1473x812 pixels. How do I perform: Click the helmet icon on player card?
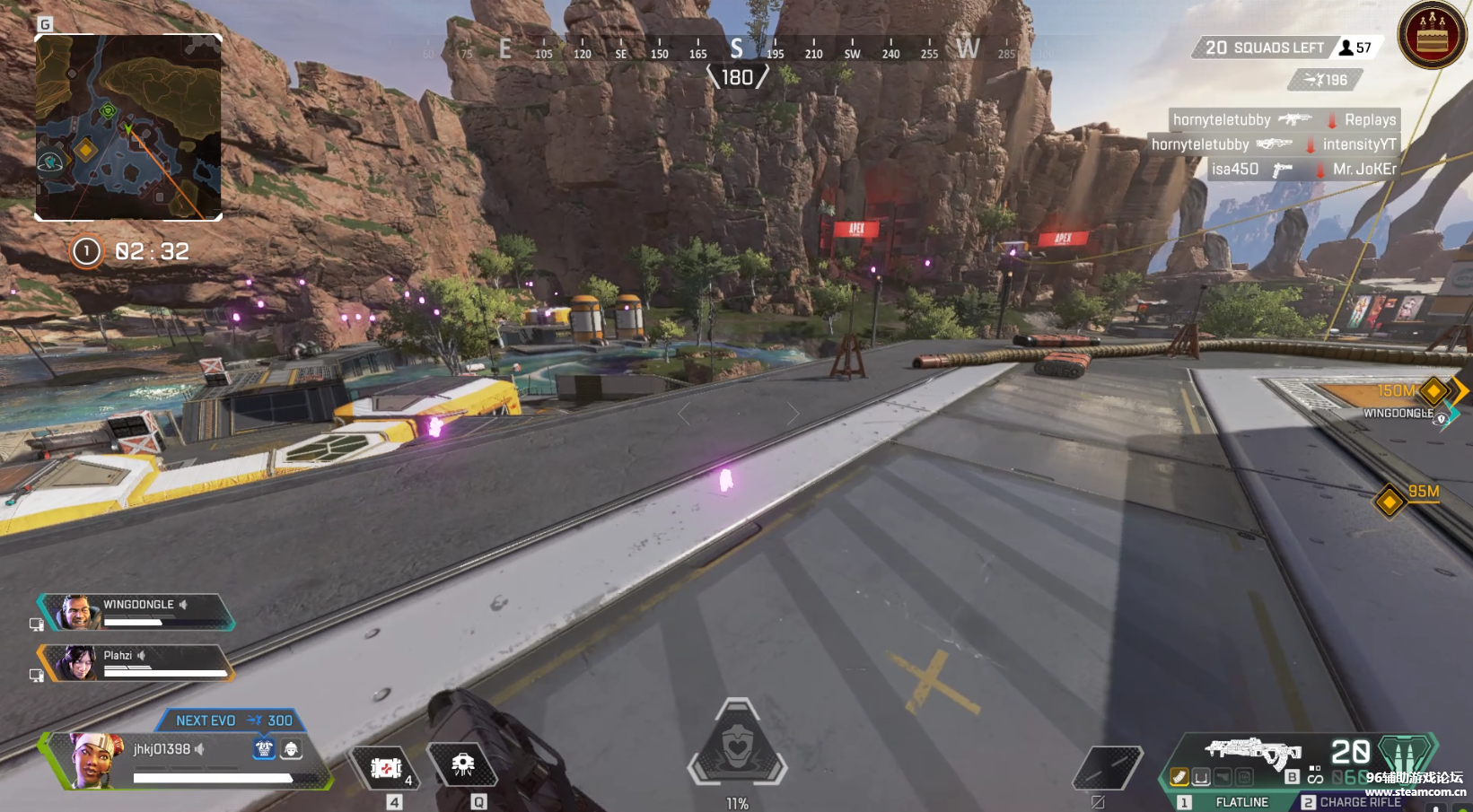291,748
